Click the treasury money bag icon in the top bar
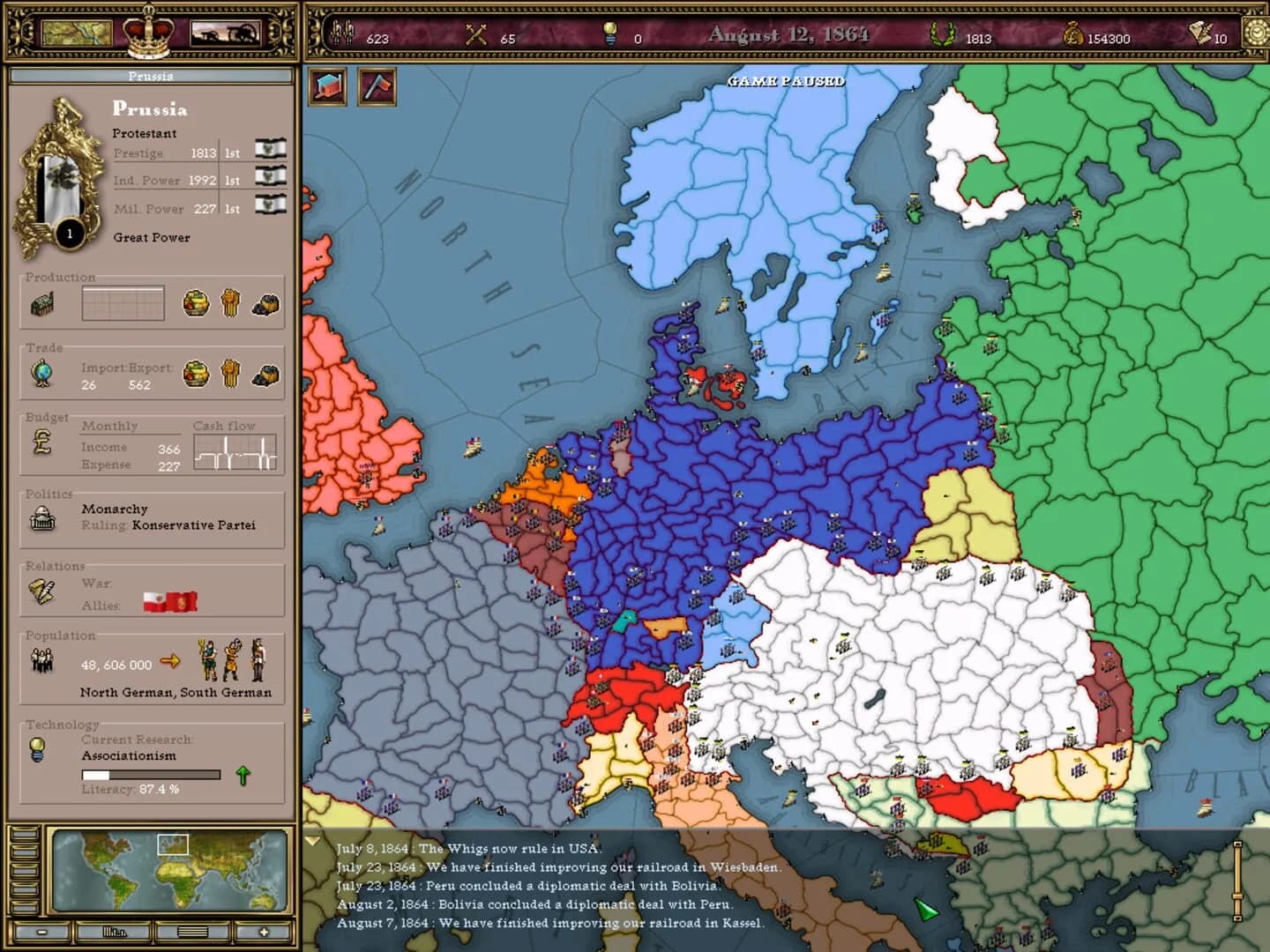Viewport: 1270px width, 952px height. (x=1075, y=32)
